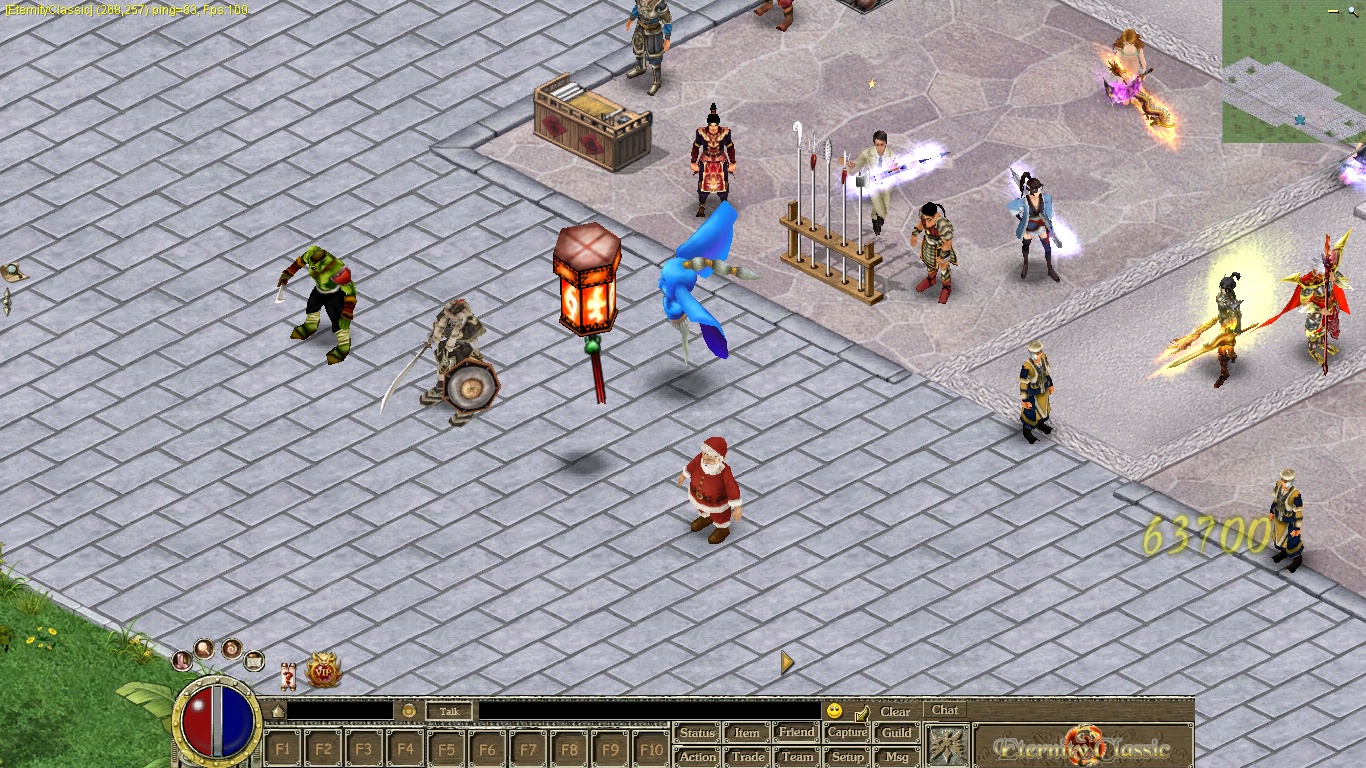Select the F1 hotkey slot
The image size is (1366, 768).
pyautogui.click(x=283, y=748)
